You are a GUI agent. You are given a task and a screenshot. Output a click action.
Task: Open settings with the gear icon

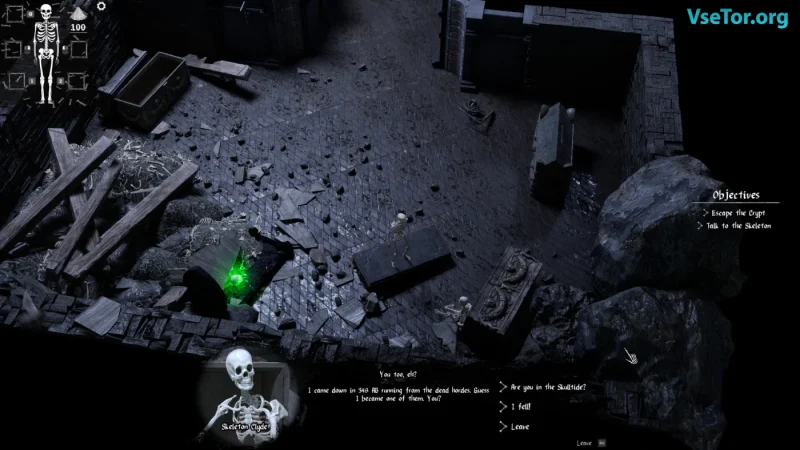[100, 6]
